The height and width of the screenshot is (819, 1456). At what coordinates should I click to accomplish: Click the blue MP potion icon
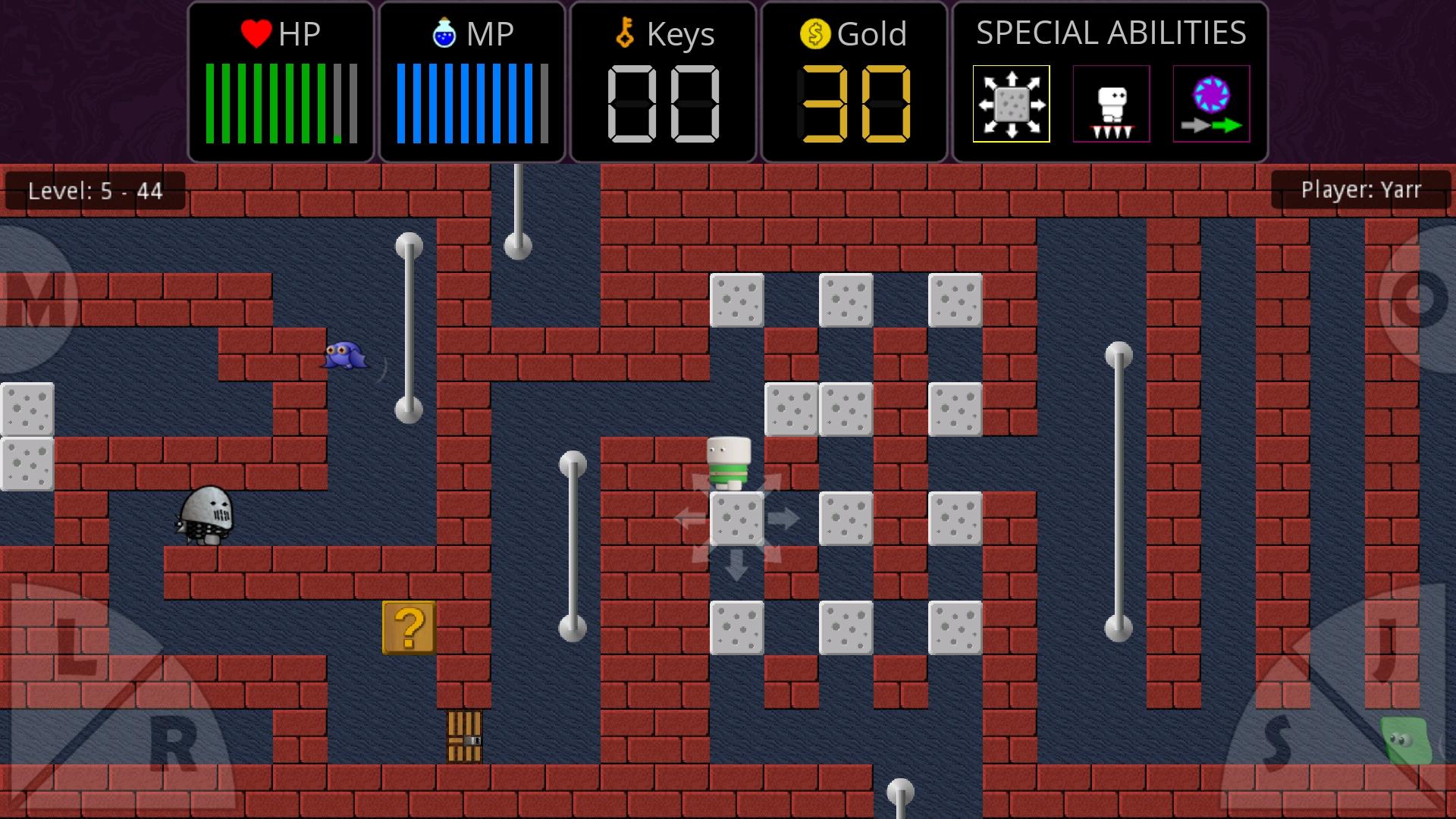[x=443, y=33]
